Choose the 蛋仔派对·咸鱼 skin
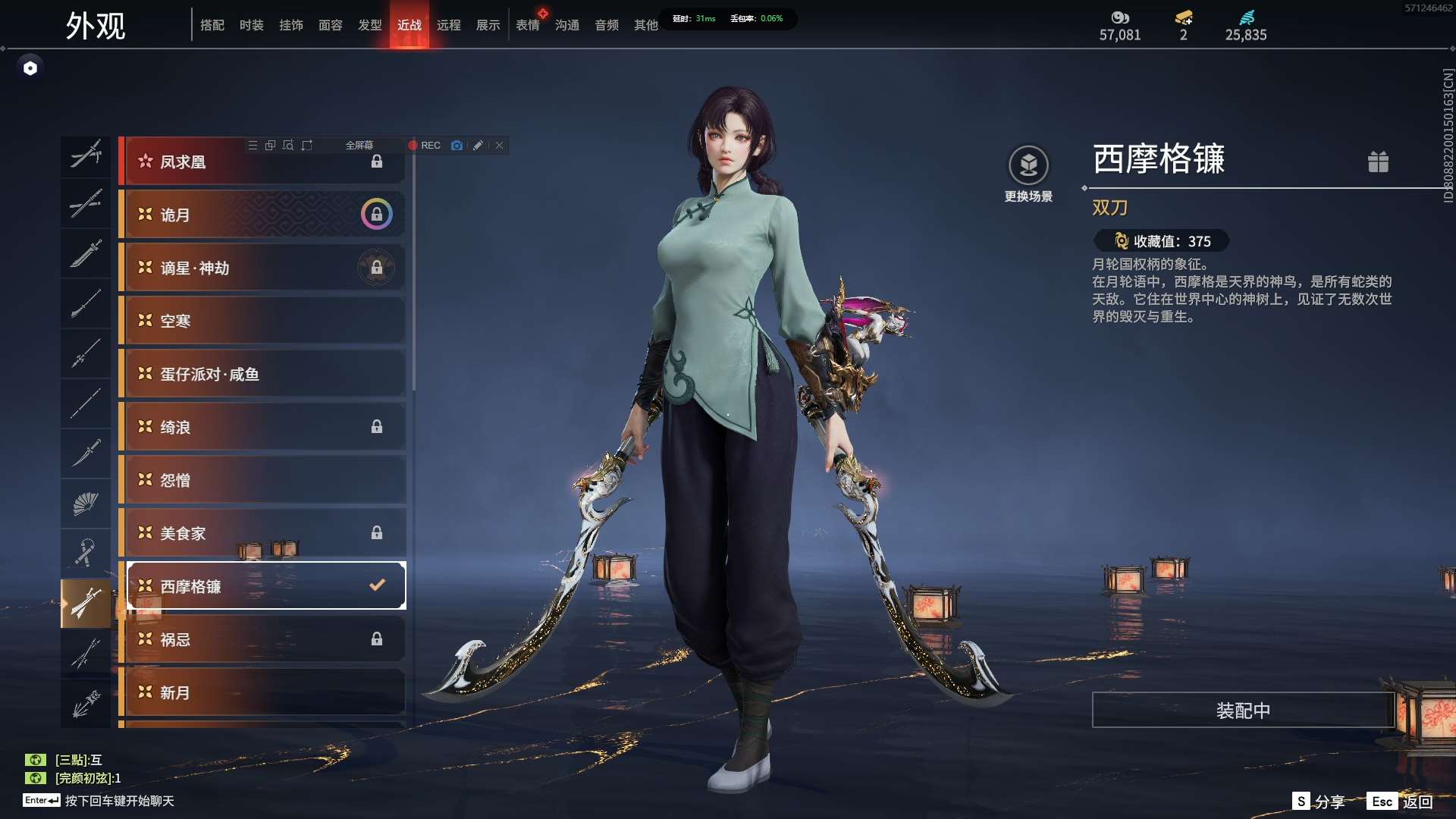Screen dimensions: 1456x819 [262, 374]
